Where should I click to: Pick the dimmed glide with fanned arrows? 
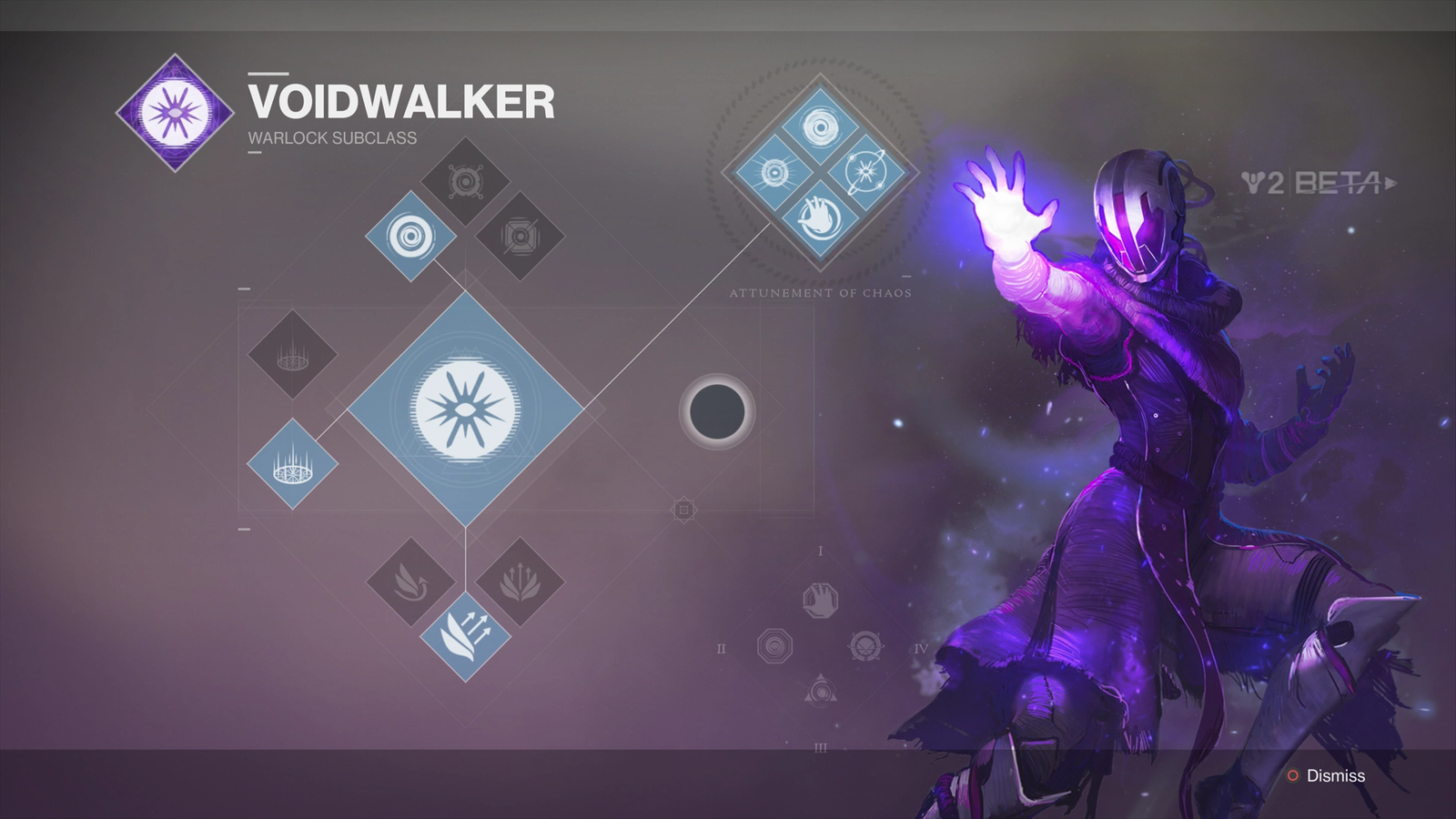pyautogui.click(x=520, y=581)
